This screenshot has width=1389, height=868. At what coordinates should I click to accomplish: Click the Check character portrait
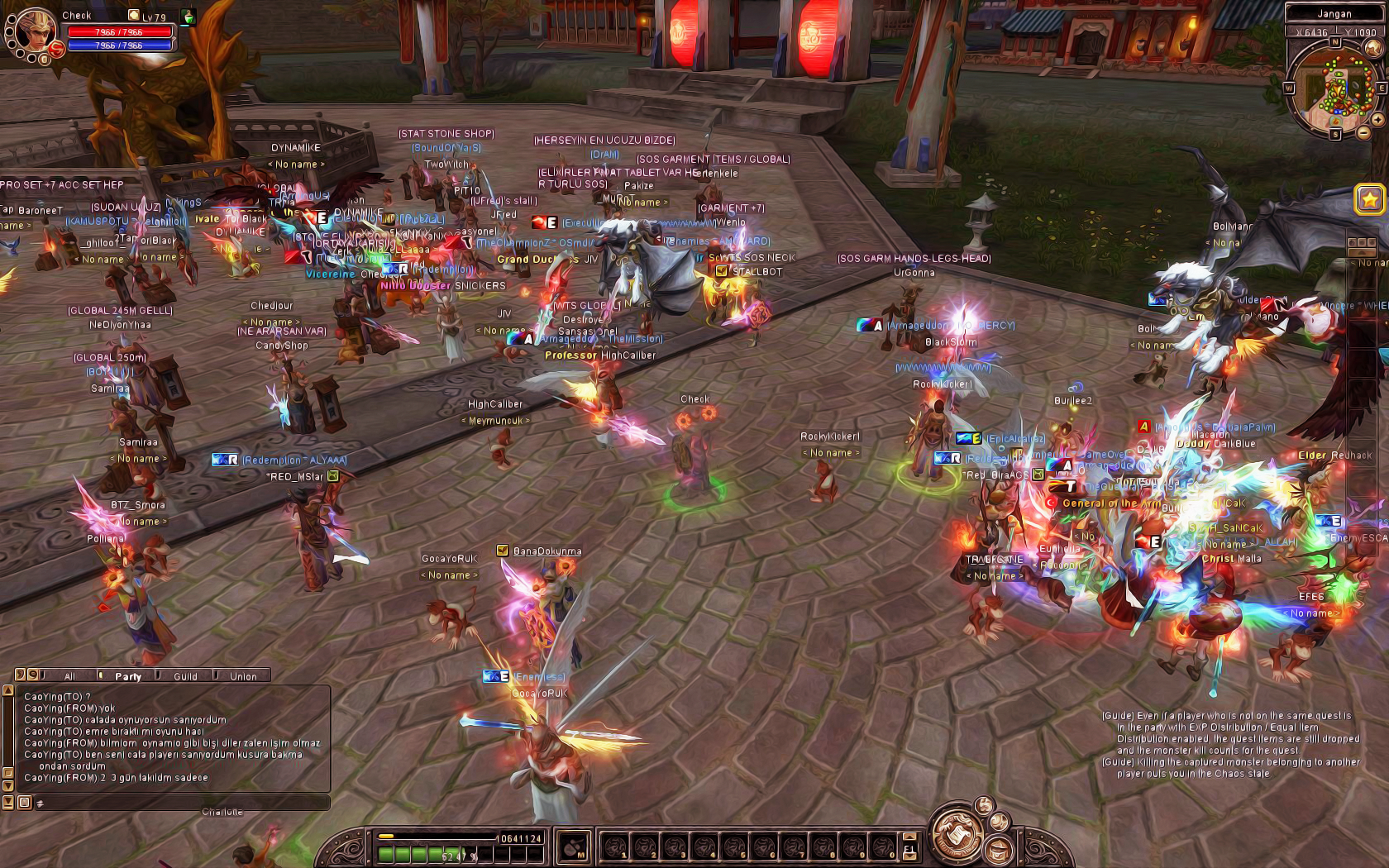(35, 31)
